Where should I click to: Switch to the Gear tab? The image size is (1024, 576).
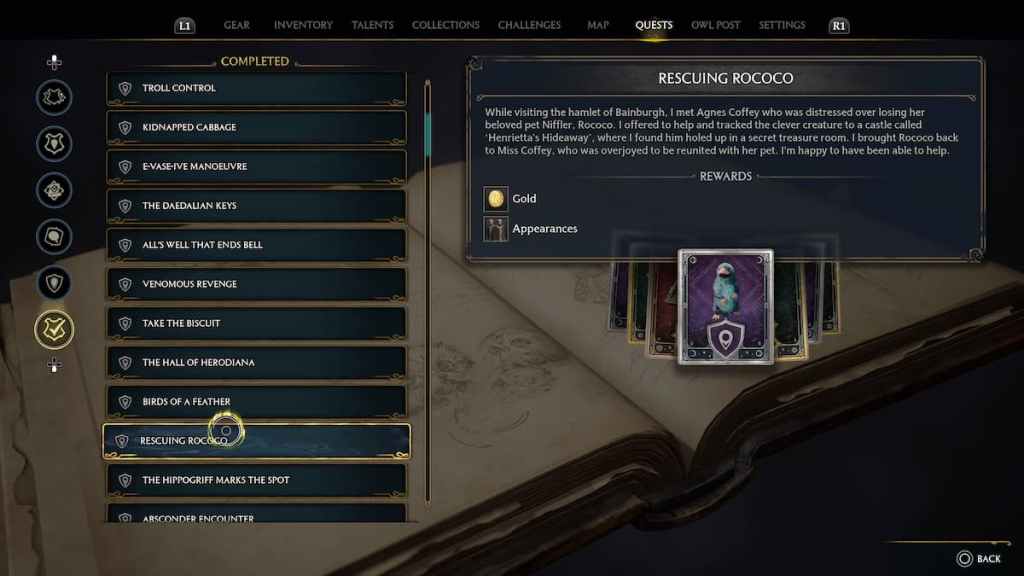click(x=237, y=25)
